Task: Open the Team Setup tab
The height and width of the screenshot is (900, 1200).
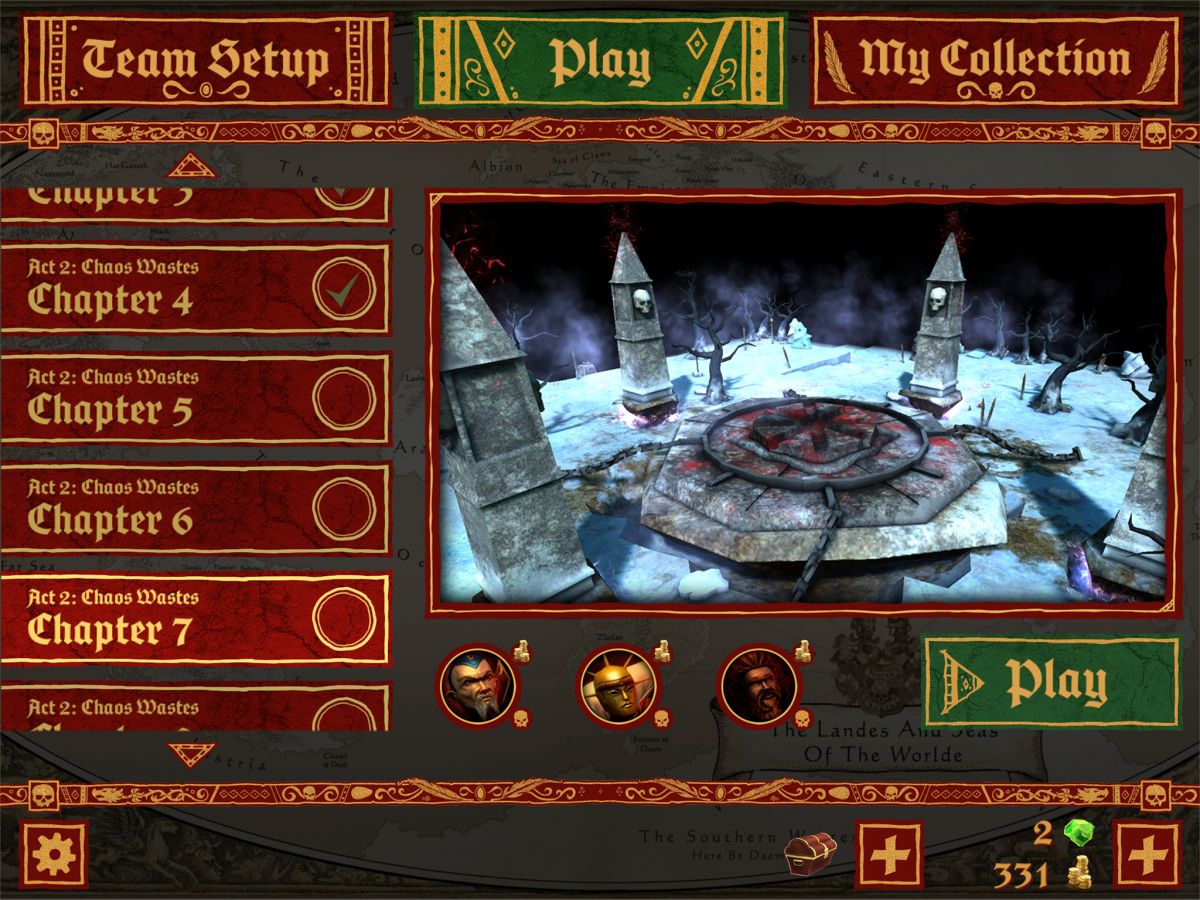Action: coord(205,60)
